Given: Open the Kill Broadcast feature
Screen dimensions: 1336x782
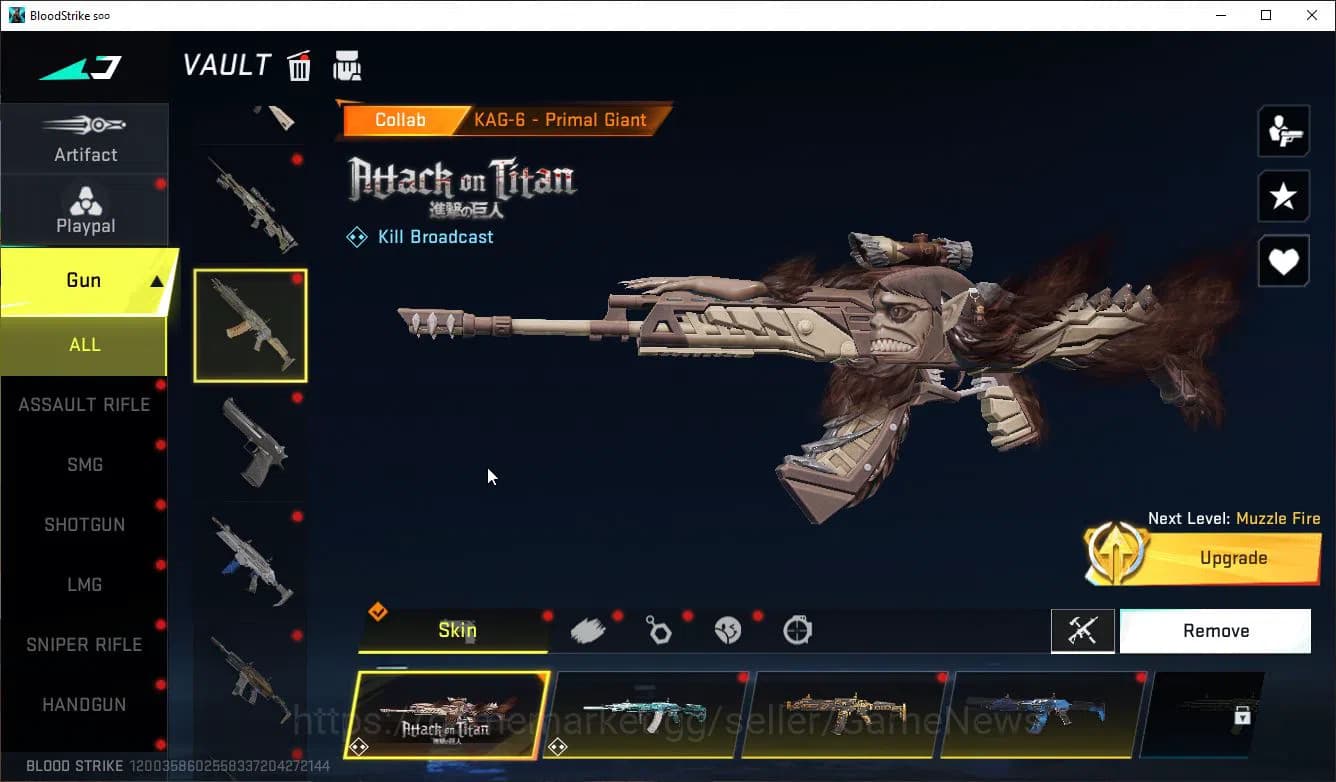Looking at the screenshot, I should click(420, 236).
